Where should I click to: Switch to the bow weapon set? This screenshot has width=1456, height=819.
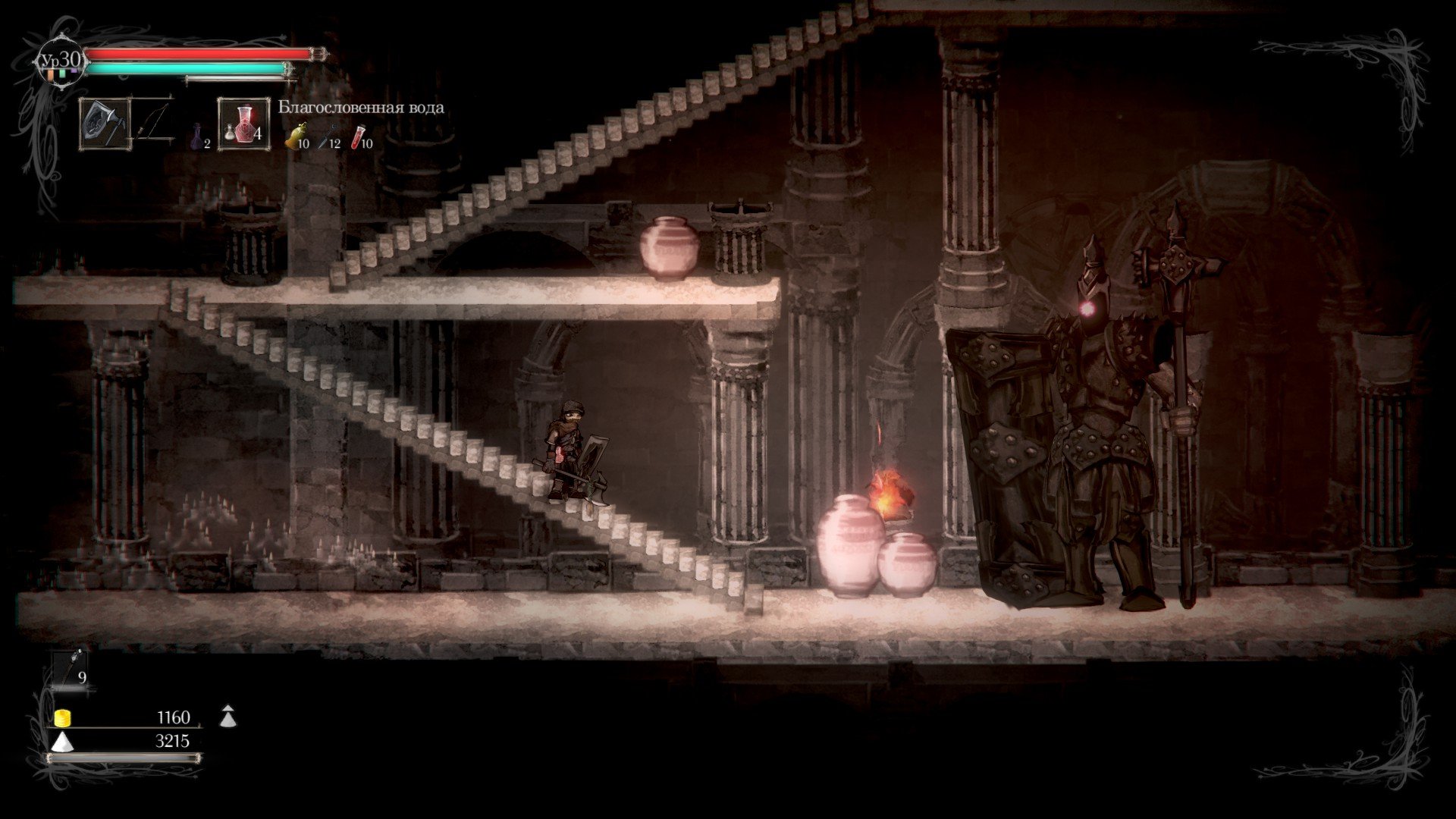(x=154, y=123)
